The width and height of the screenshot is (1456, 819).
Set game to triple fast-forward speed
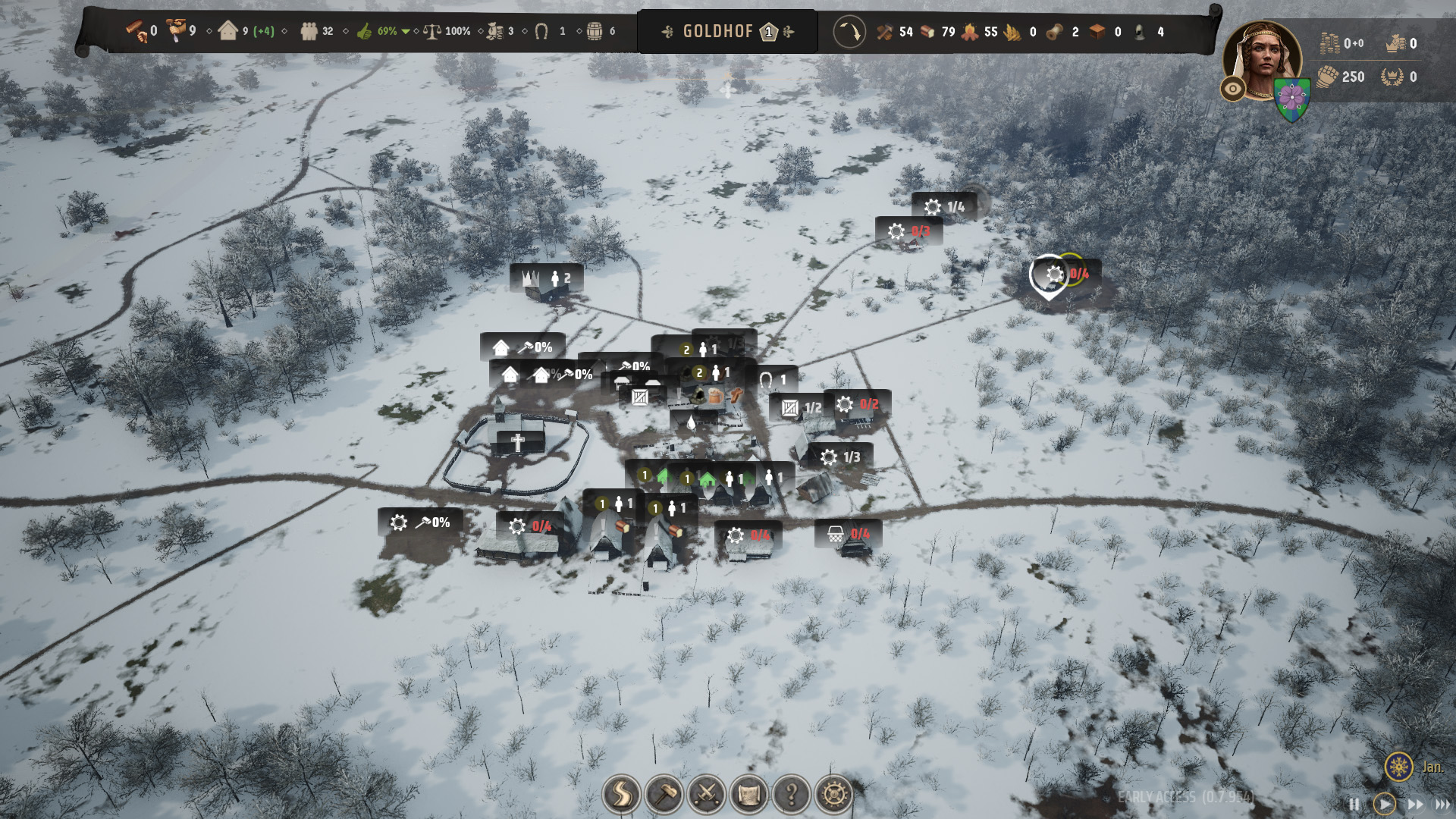coord(1442,804)
